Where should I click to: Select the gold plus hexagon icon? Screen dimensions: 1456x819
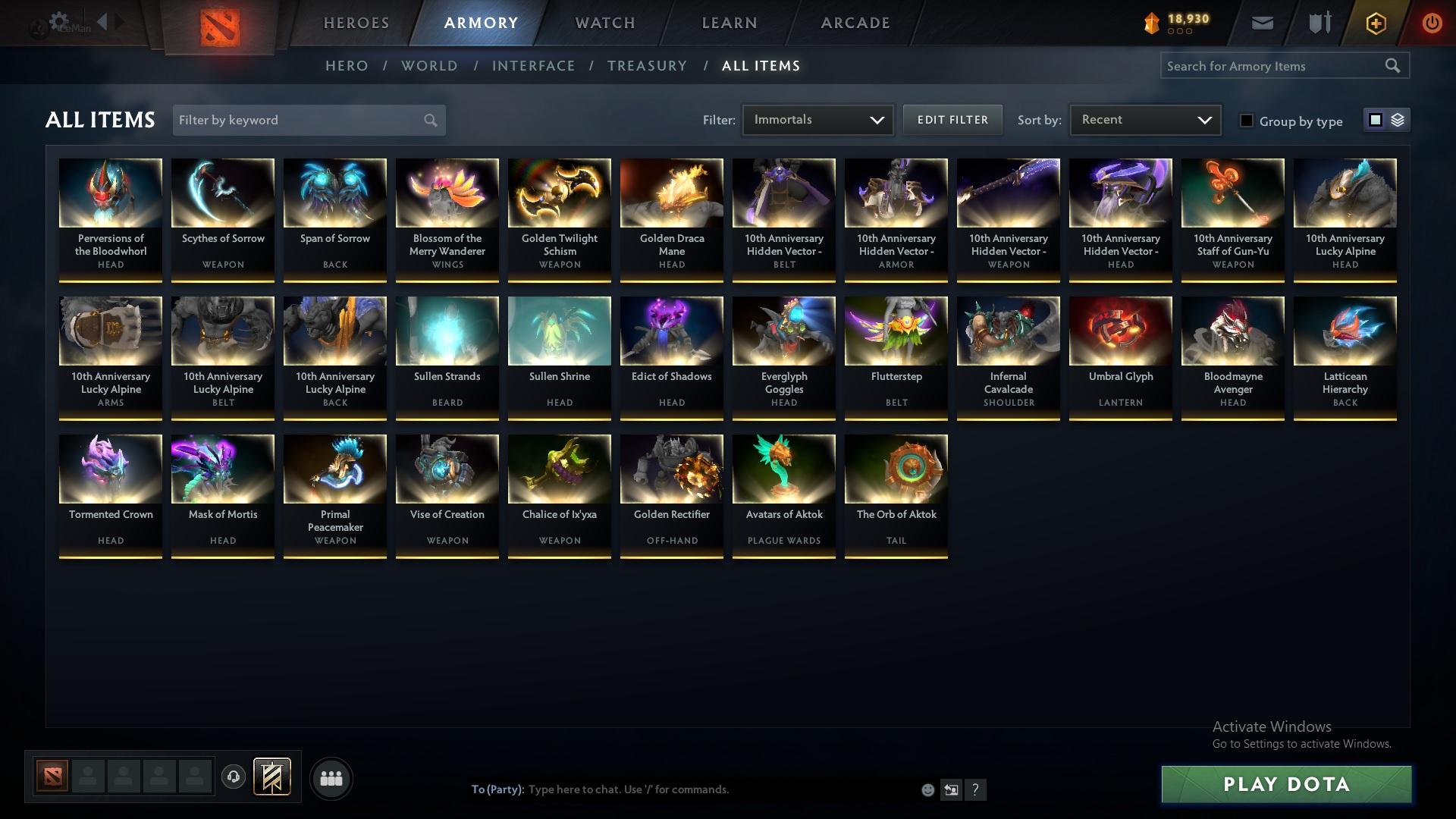coord(1375,23)
